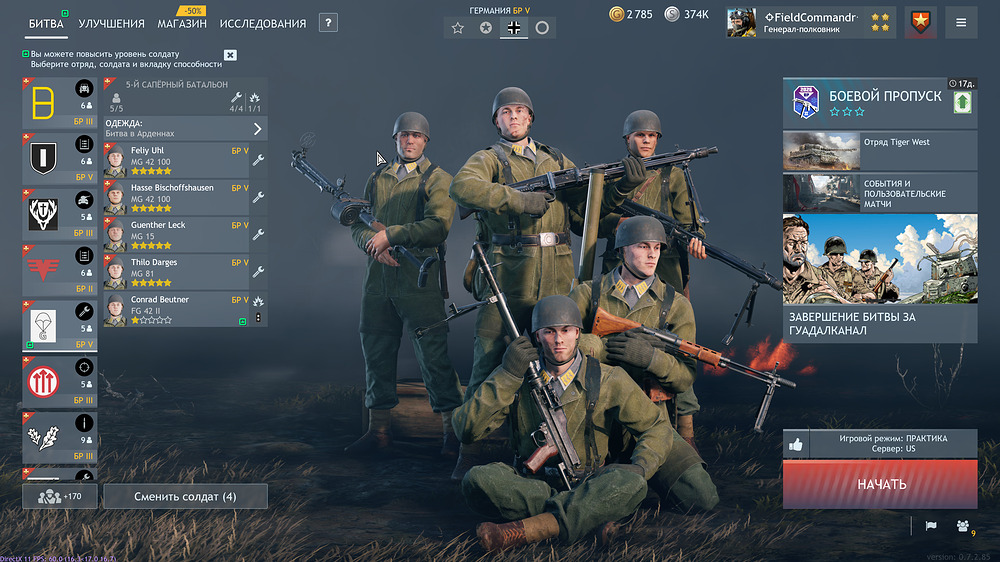
Task: Pick soldier Conrad Beutner with FG 42 II
Action: tap(175, 308)
